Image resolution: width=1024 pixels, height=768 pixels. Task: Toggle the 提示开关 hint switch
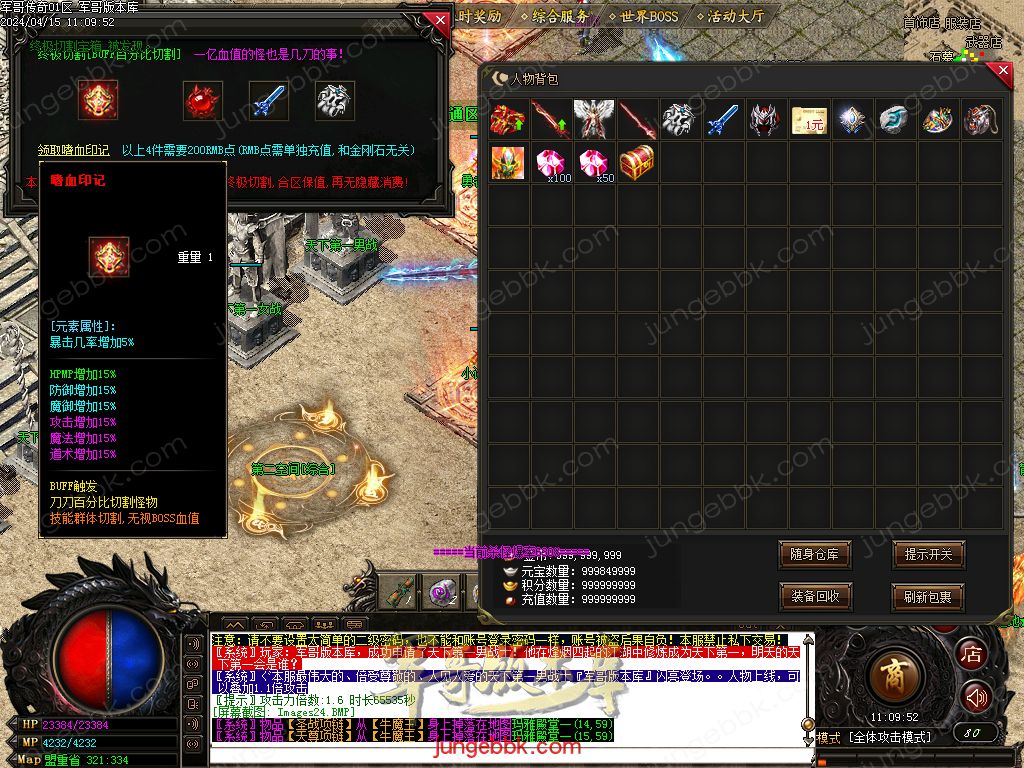click(x=927, y=554)
